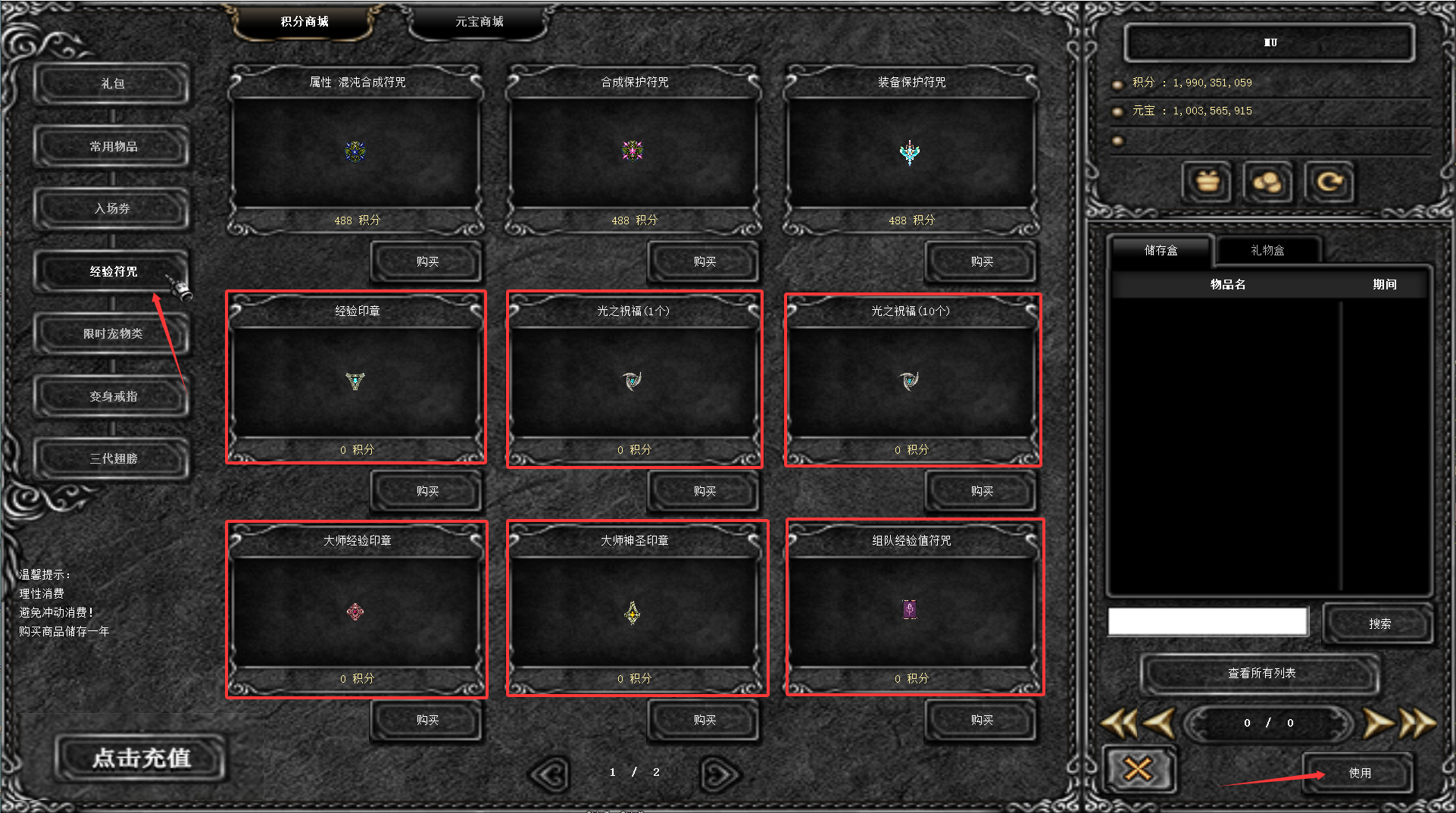Screen dimensions: 1456x813
Task: Choose the 常用物品 category
Action: (112, 146)
